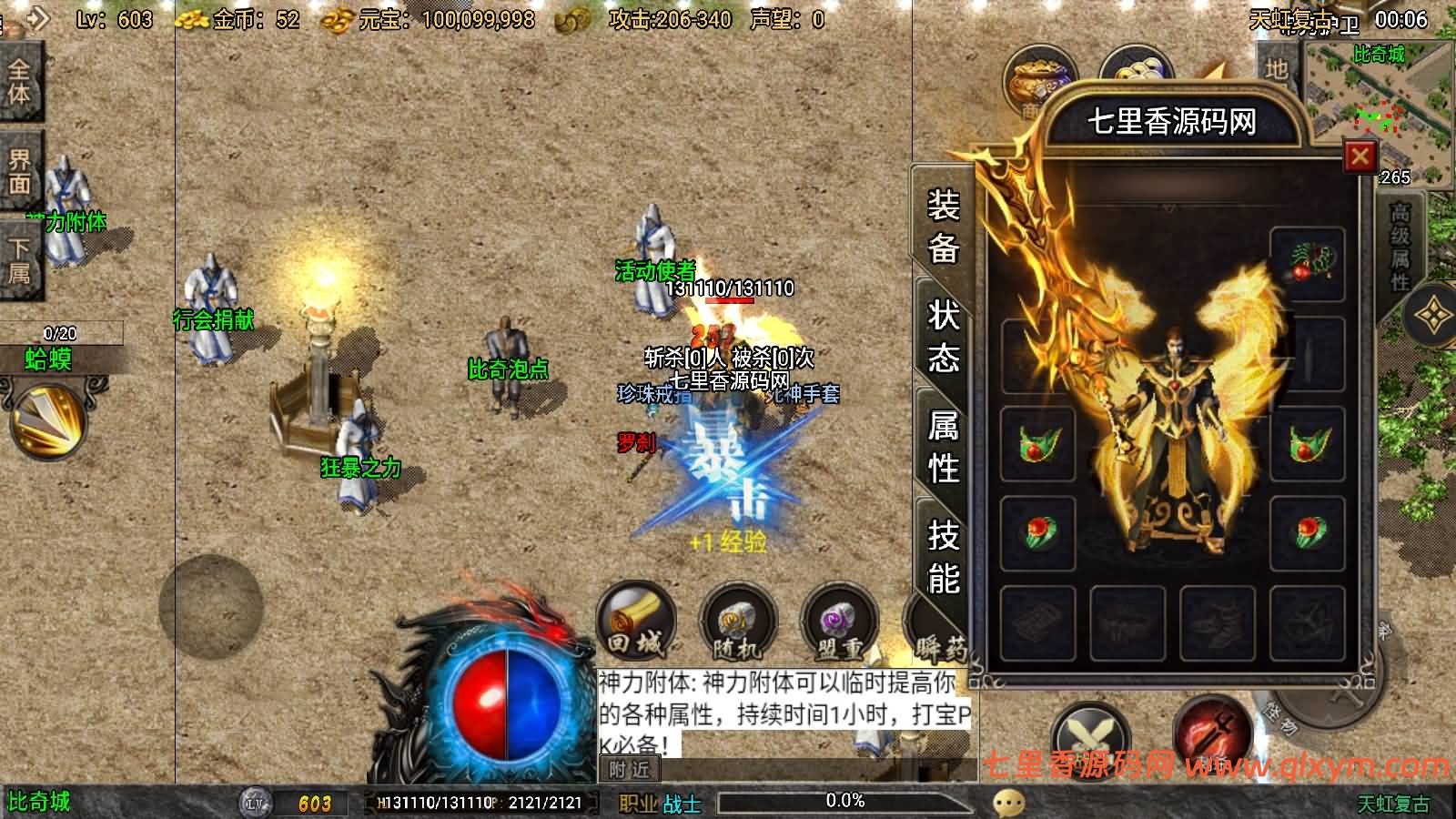
Task: Tap the yellow chat bubble icon
Action: [1008, 803]
